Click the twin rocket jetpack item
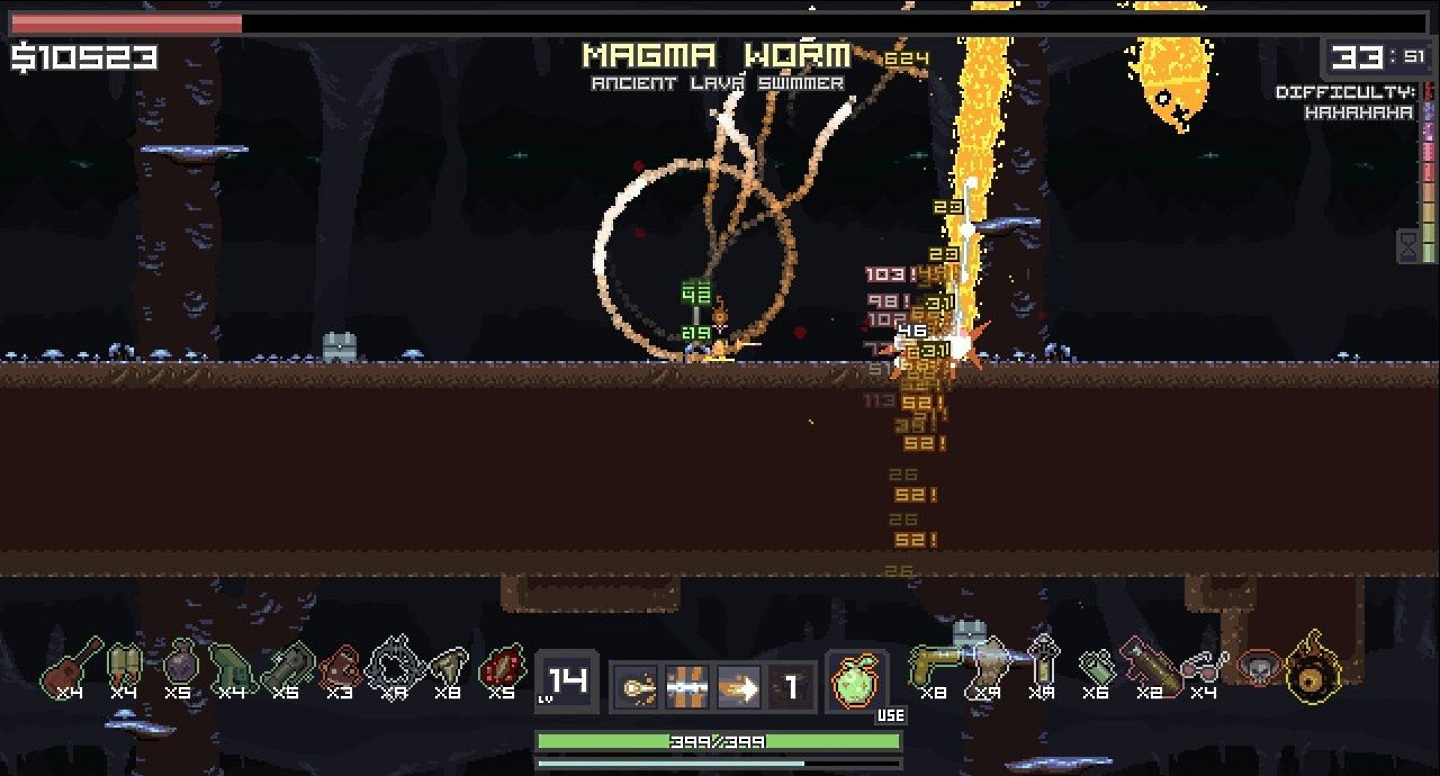The height and width of the screenshot is (776, 1440). [124, 667]
